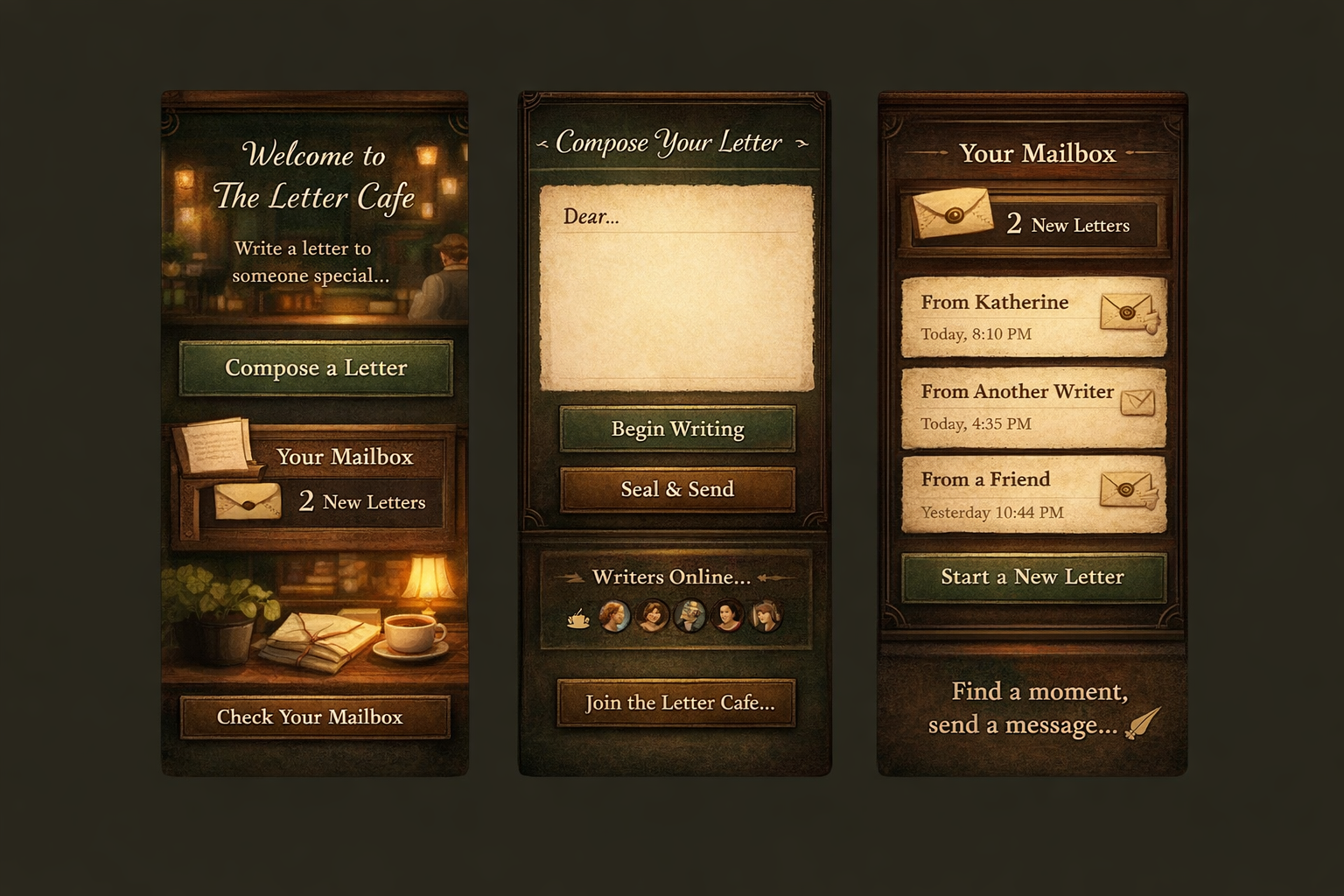Click the coffee cup icon beside writers
Screen dimensions: 1344x896
point(577,619)
